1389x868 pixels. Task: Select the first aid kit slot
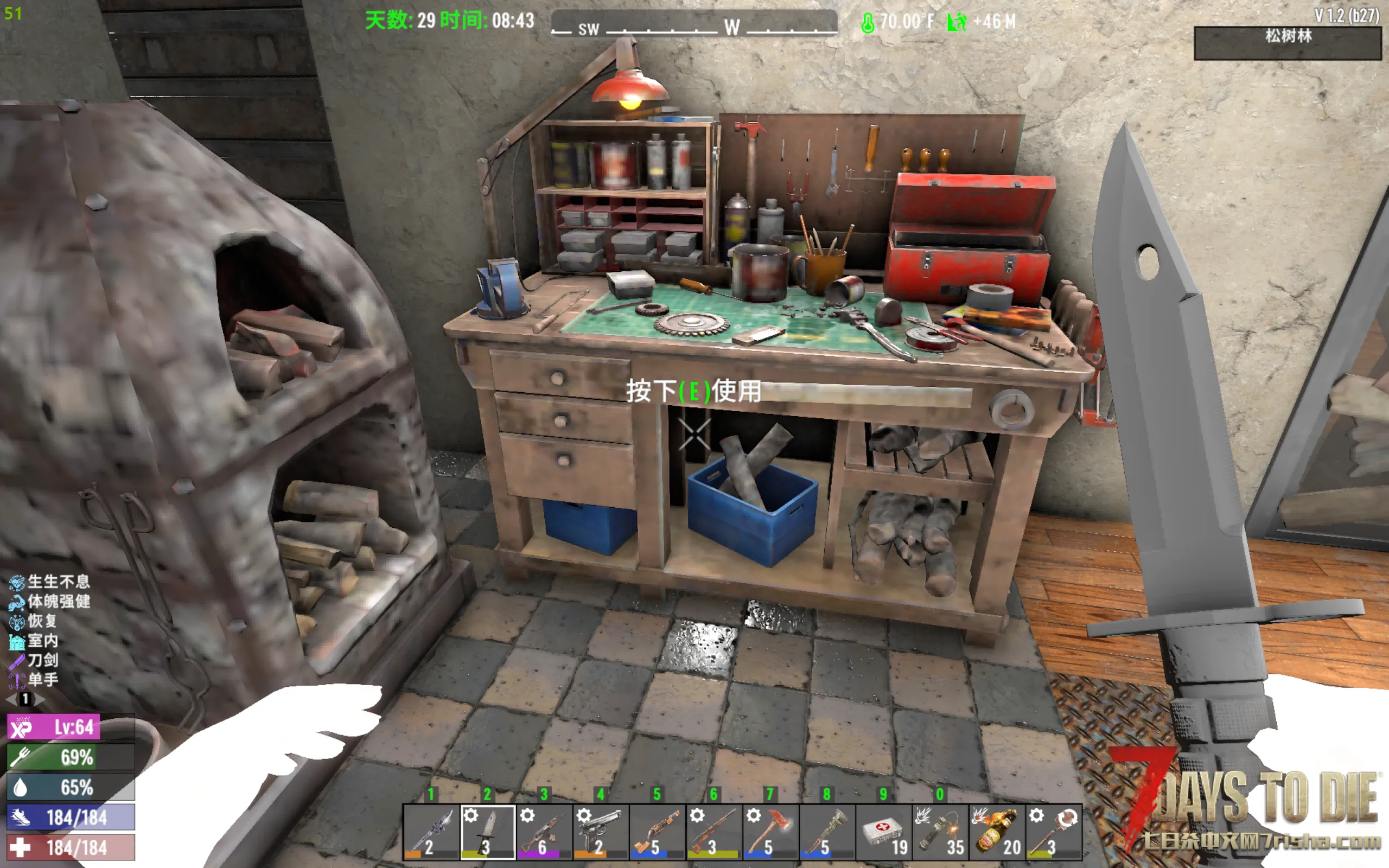pyautogui.click(x=883, y=832)
